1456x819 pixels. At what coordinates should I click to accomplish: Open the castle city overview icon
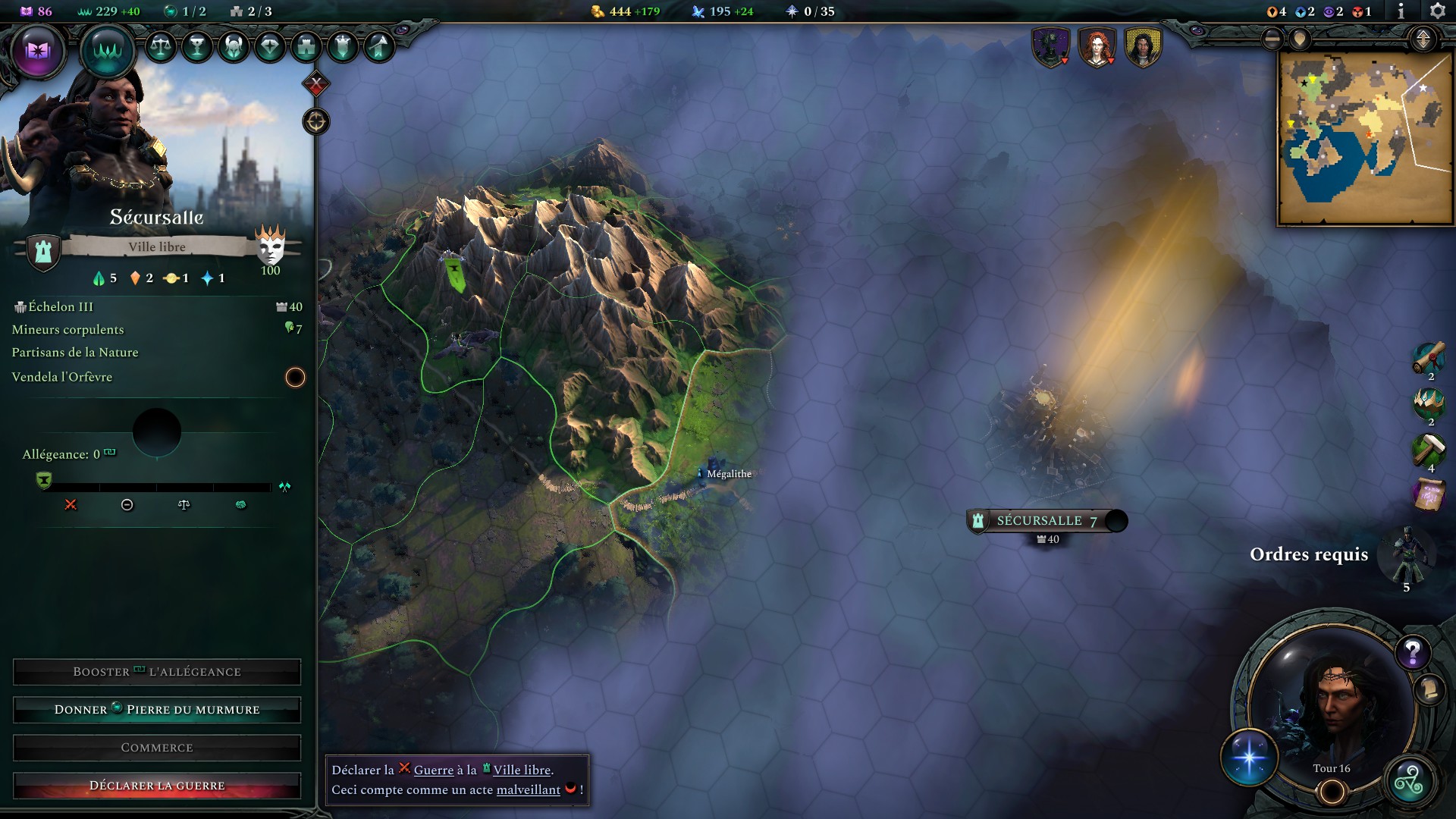(x=306, y=47)
